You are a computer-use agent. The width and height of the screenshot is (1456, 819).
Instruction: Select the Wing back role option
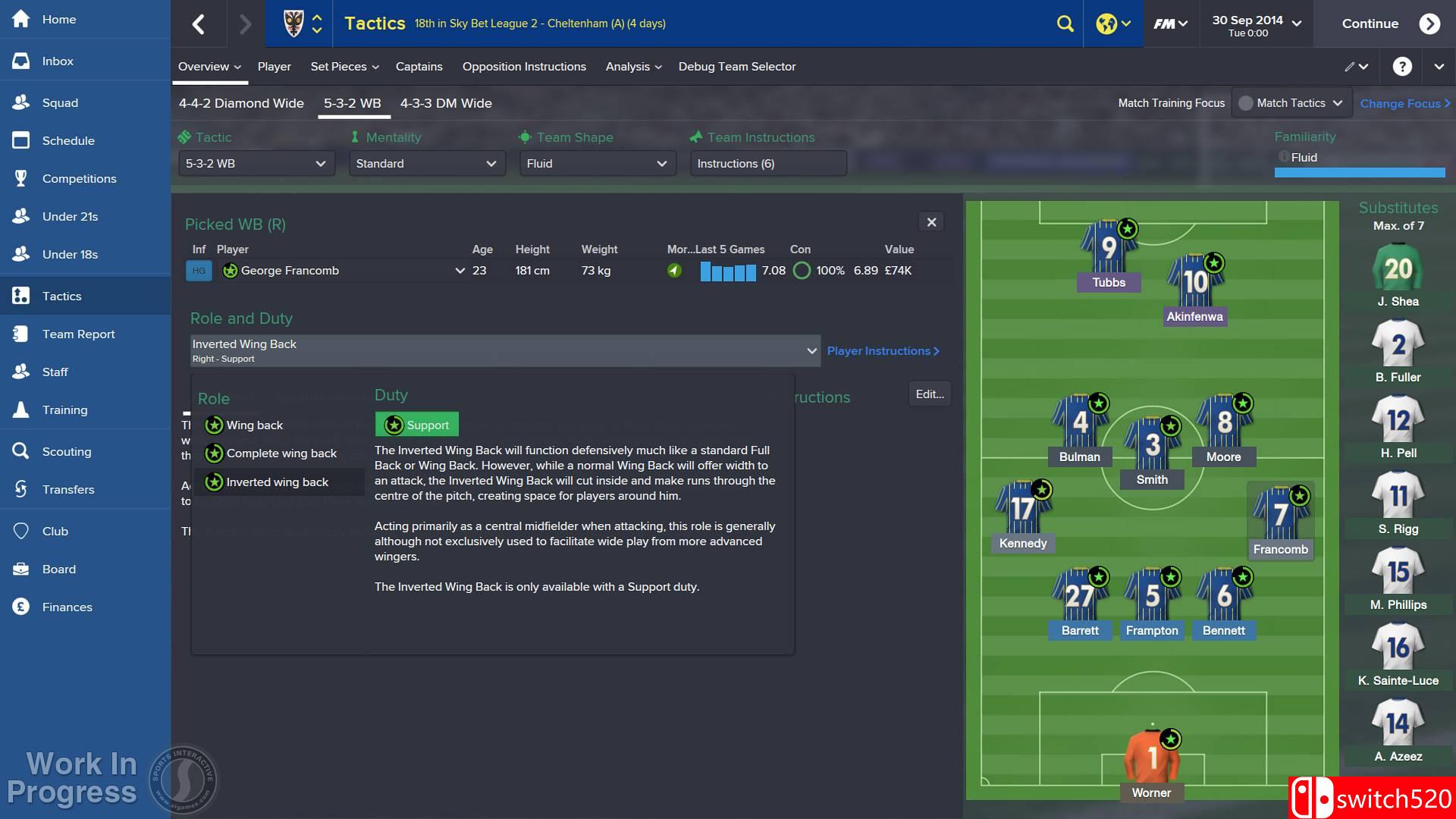click(x=254, y=425)
